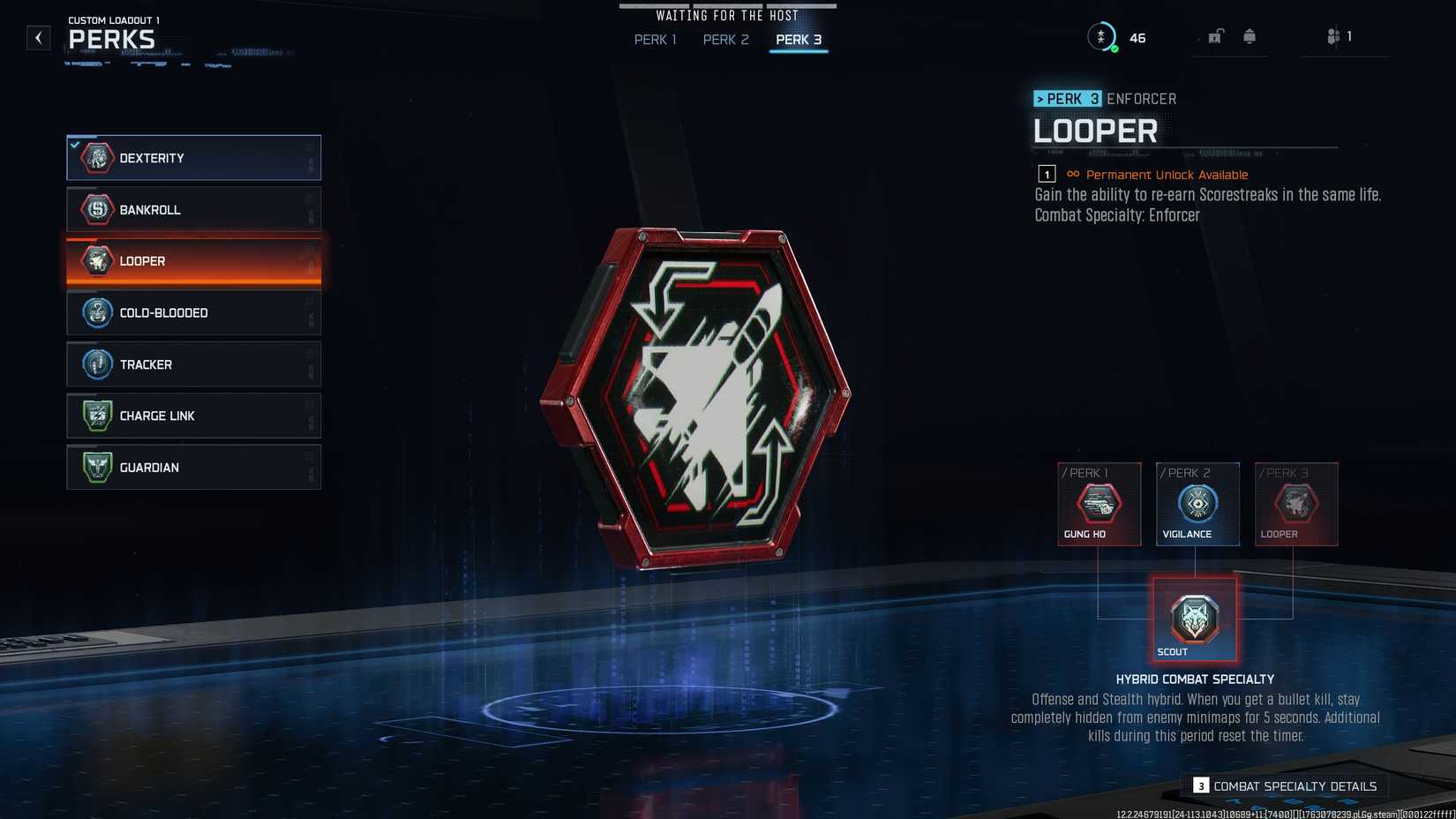1456x819 pixels.
Task: Select the Charge Link perk icon
Action: (x=97, y=415)
